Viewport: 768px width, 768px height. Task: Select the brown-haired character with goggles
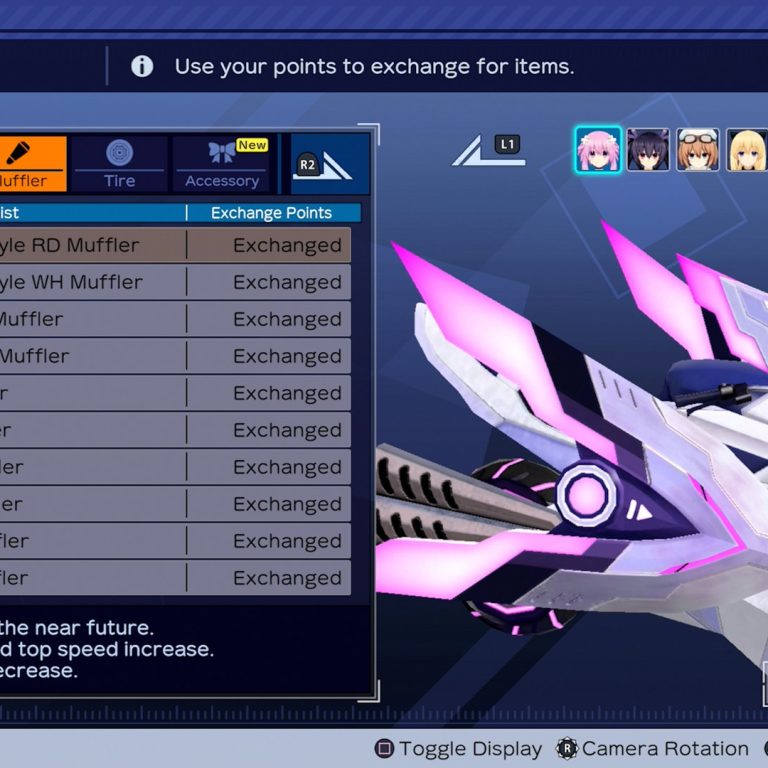point(697,150)
